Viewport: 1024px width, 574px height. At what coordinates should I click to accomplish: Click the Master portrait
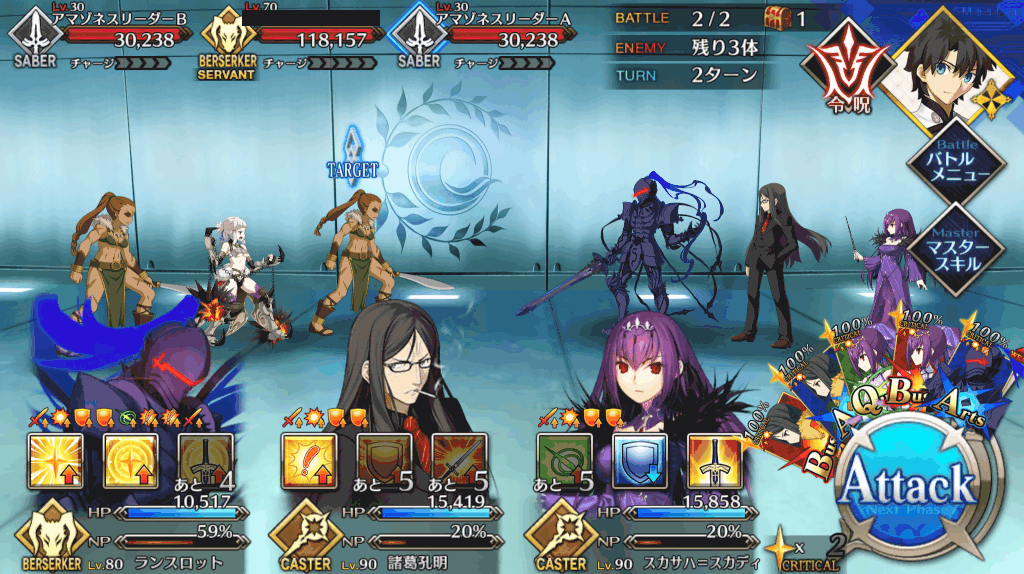tap(945, 62)
